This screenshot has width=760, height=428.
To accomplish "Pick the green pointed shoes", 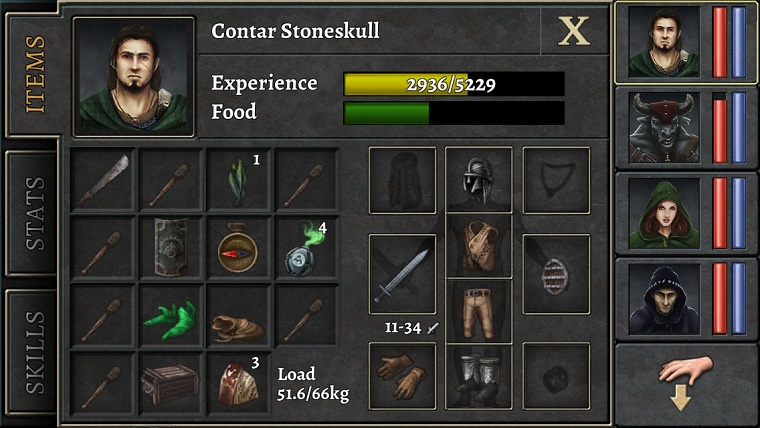I will tap(170, 316).
